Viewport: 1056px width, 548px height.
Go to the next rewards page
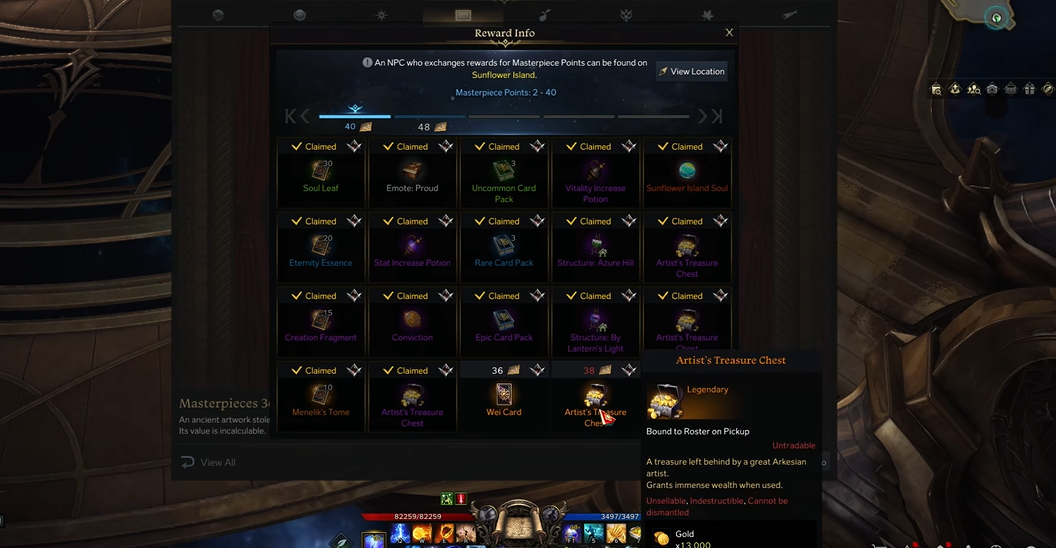[x=703, y=117]
